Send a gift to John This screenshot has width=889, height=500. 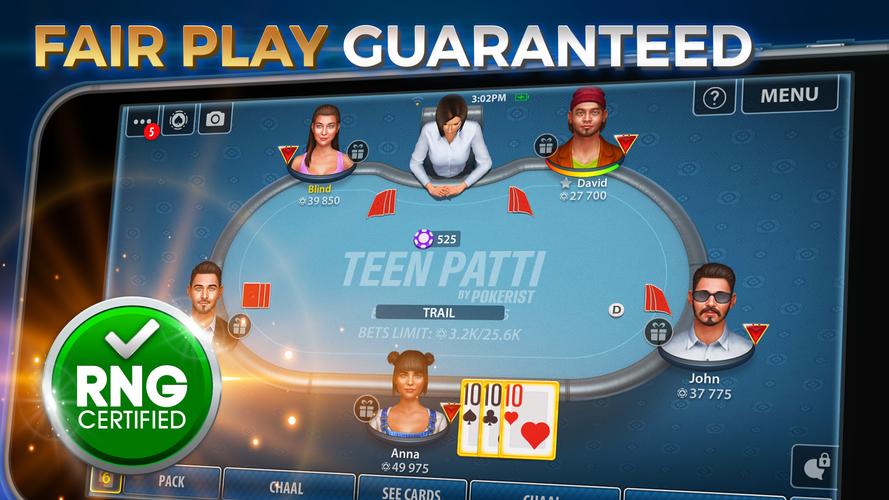click(x=657, y=331)
